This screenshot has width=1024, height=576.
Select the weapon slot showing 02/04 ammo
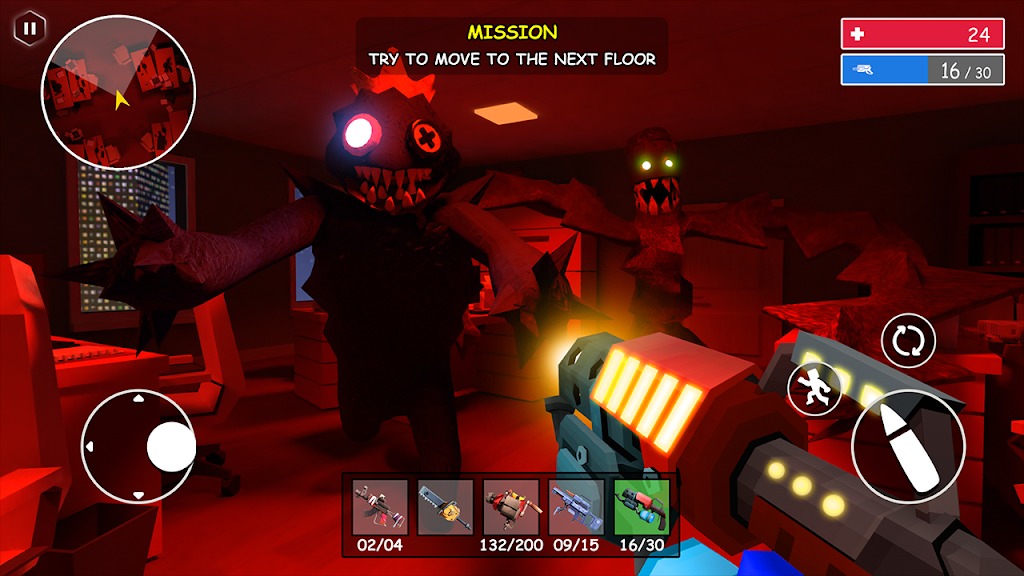coord(380,507)
